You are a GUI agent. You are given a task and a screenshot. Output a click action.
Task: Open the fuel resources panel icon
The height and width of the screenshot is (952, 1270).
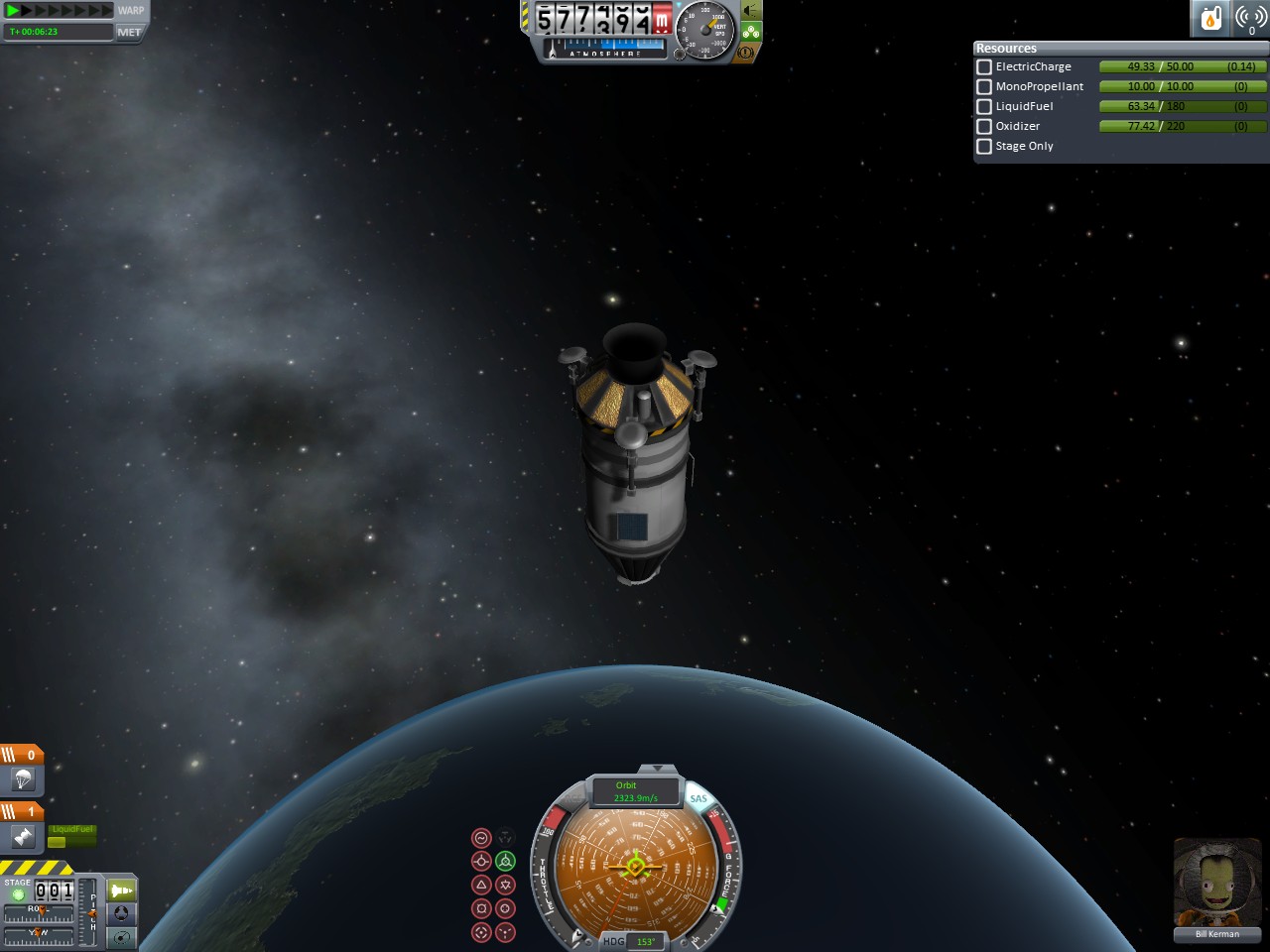[1211, 19]
